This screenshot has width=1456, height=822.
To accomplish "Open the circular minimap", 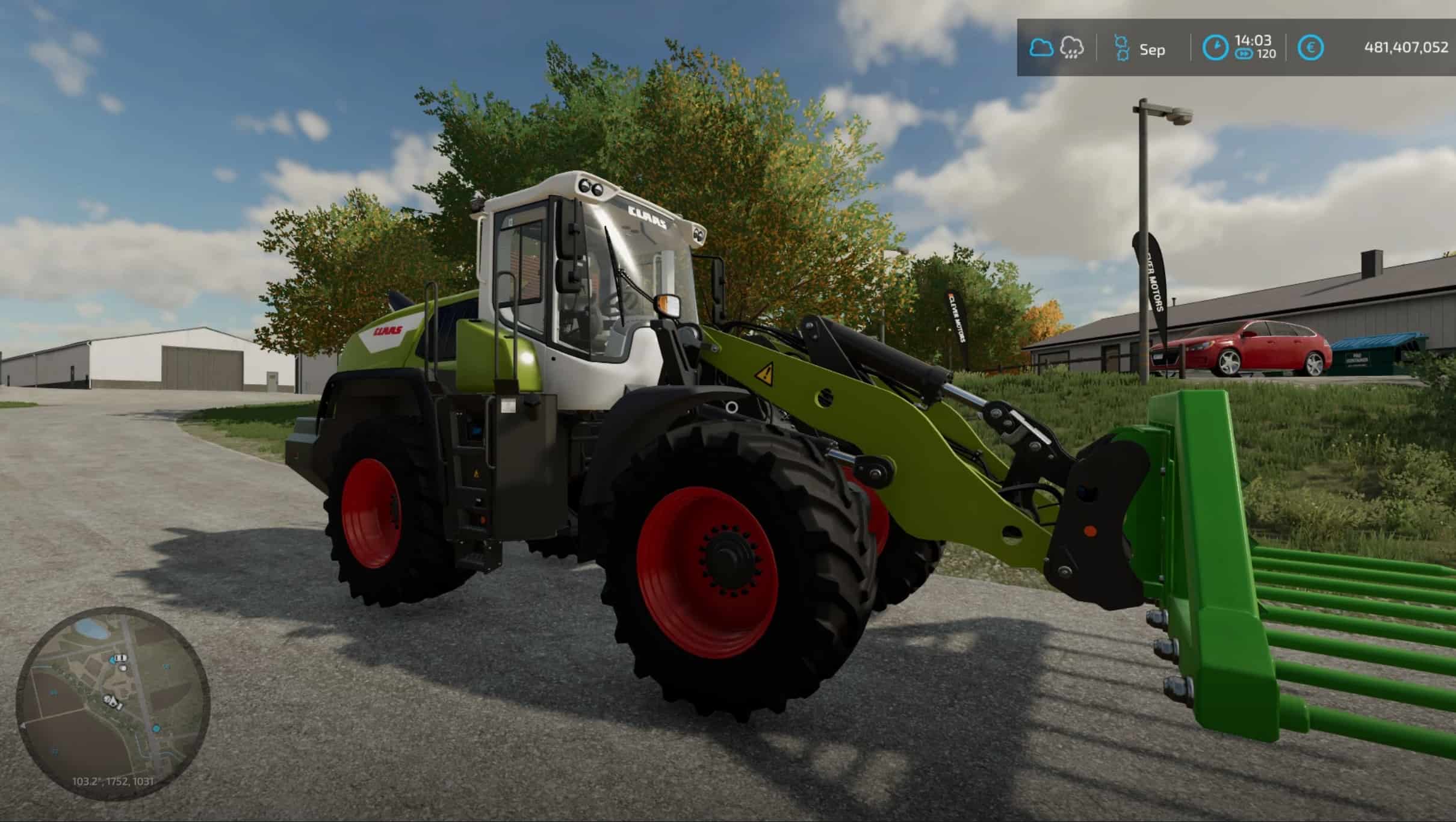I will click(113, 703).
